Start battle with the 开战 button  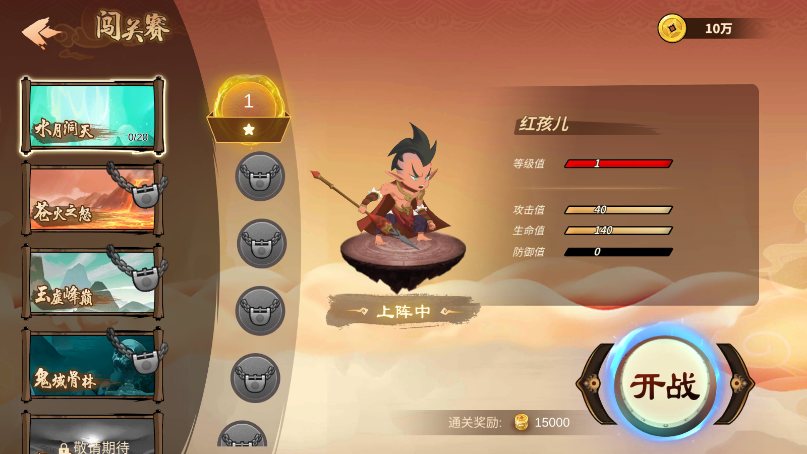(x=665, y=385)
